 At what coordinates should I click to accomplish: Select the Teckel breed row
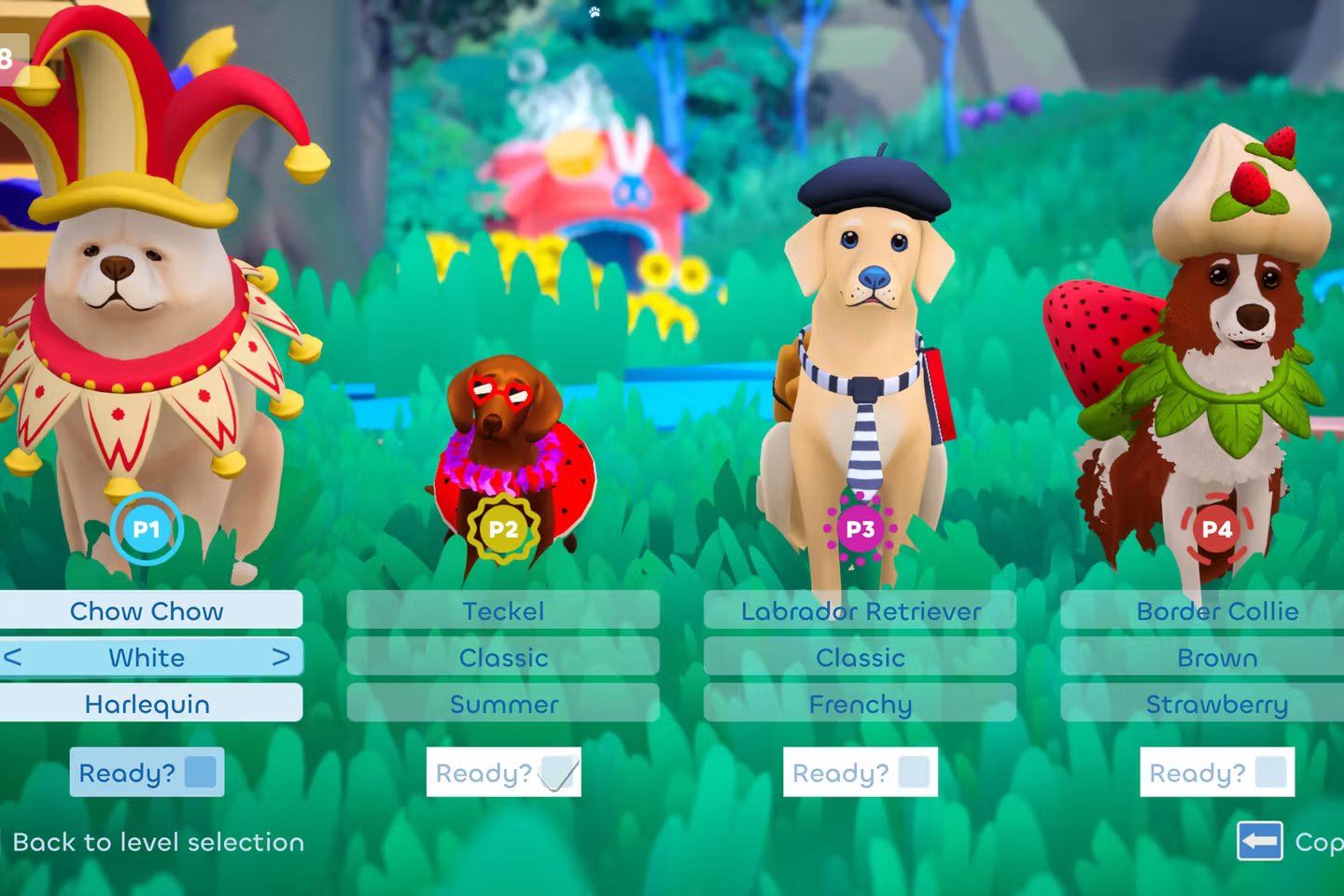pos(503,610)
